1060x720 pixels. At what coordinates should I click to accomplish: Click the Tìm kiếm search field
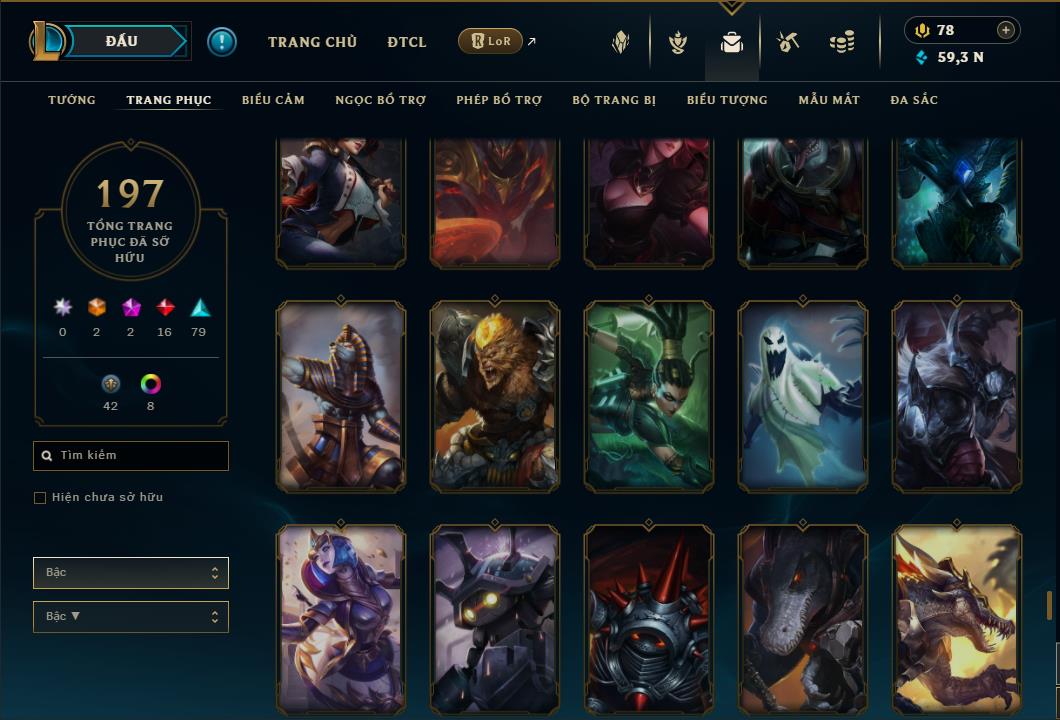click(131, 456)
